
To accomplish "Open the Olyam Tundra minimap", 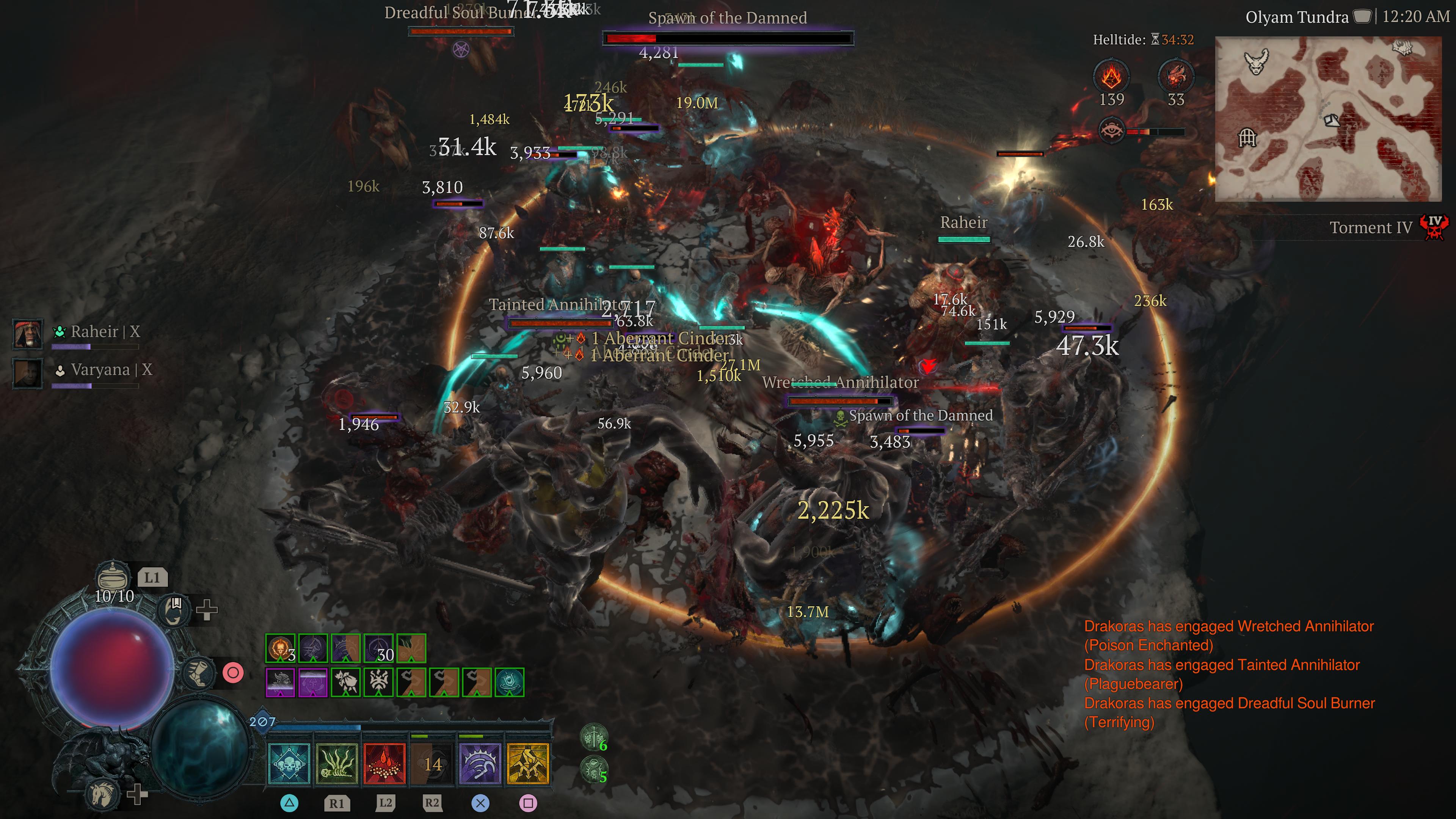I will [1328, 119].
